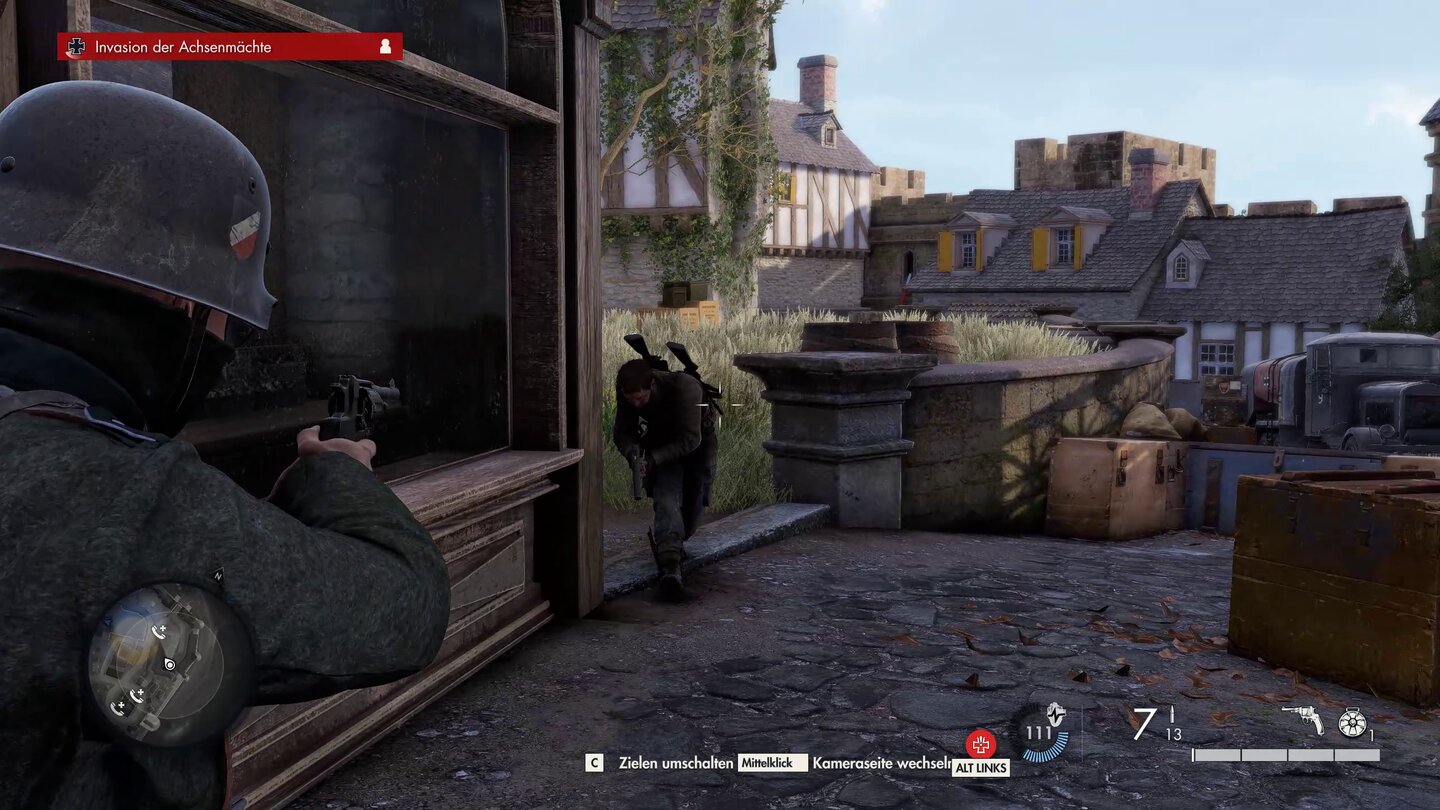
Task: Choose the landmine item icon
Action: (1352, 721)
